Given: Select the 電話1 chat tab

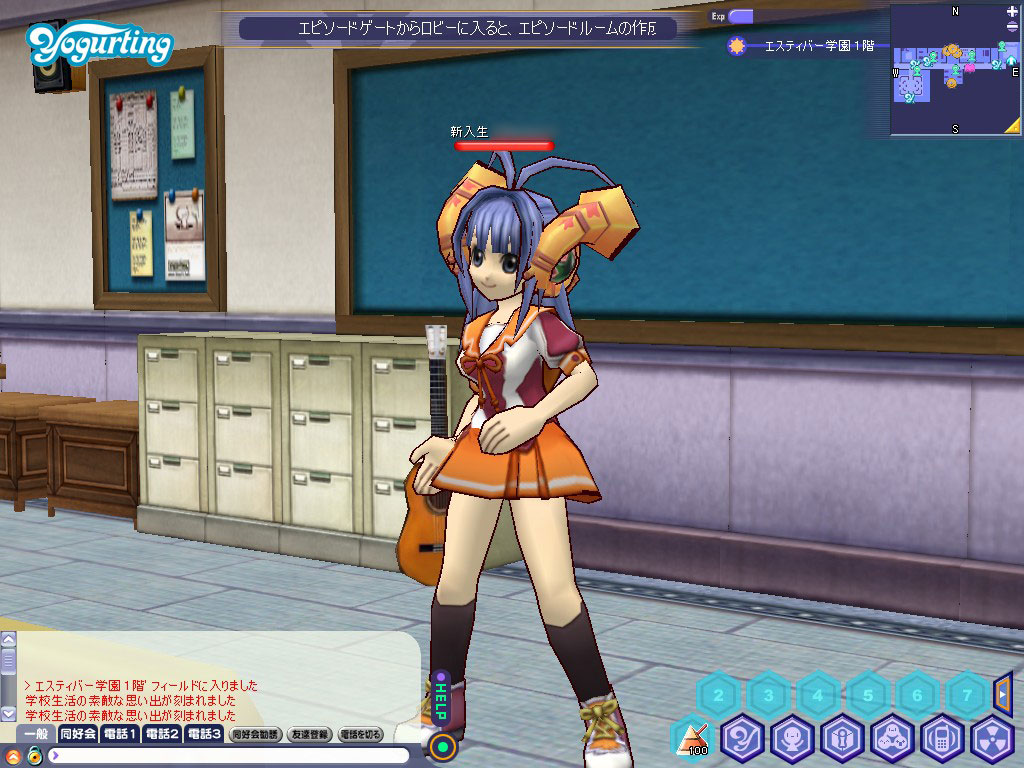Looking at the screenshot, I should (x=120, y=734).
